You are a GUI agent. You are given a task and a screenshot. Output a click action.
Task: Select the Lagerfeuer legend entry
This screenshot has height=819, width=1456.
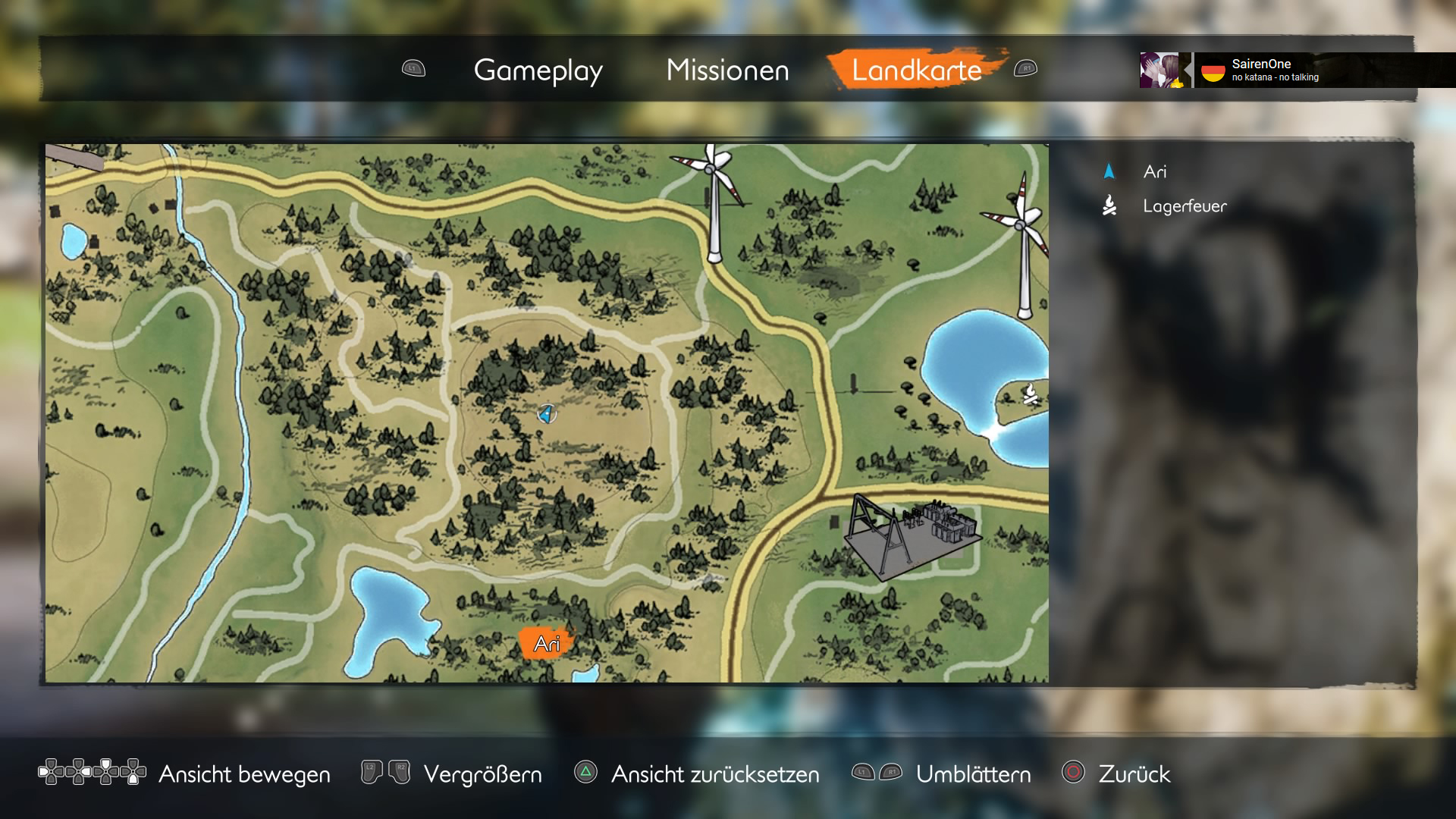(x=1184, y=206)
